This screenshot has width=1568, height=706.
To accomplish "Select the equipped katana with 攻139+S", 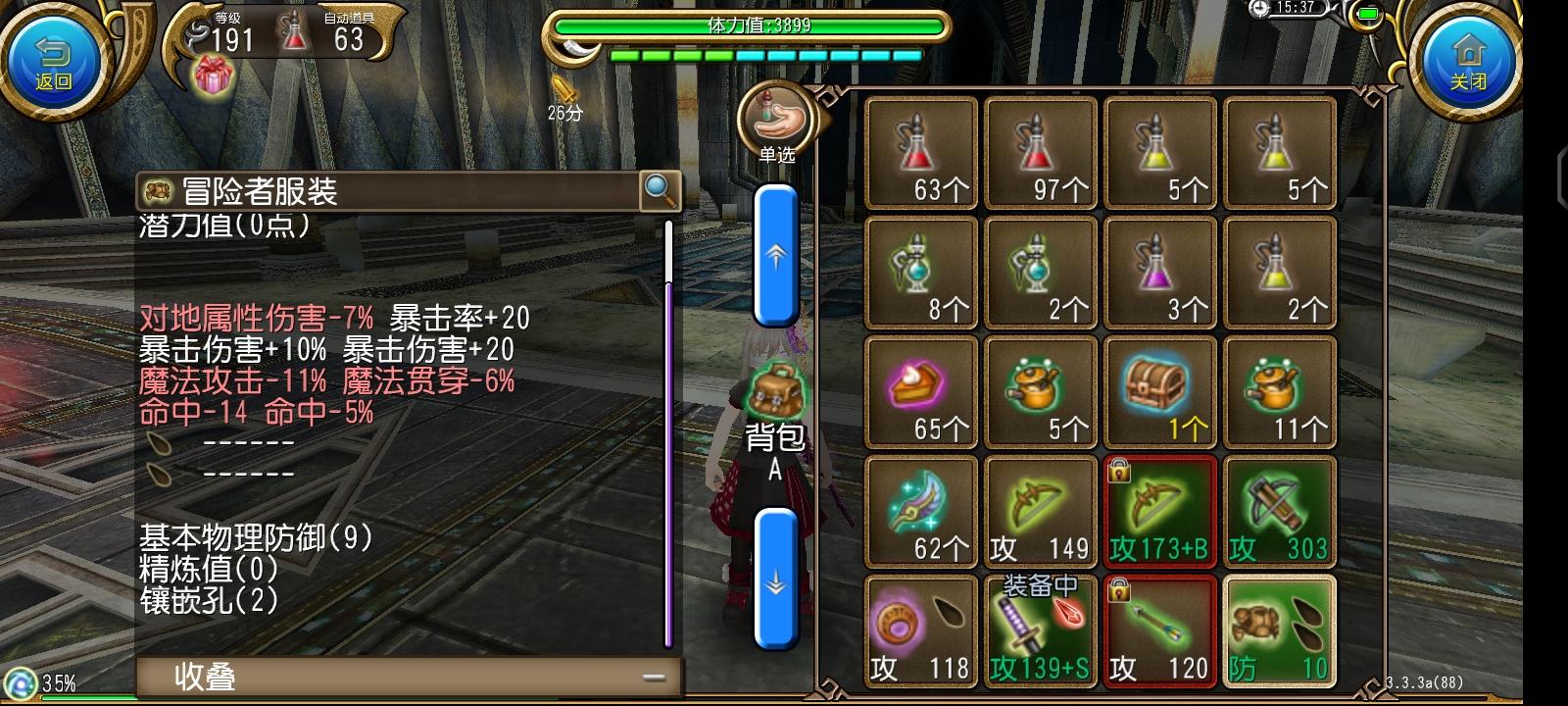I will coord(1041,628).
